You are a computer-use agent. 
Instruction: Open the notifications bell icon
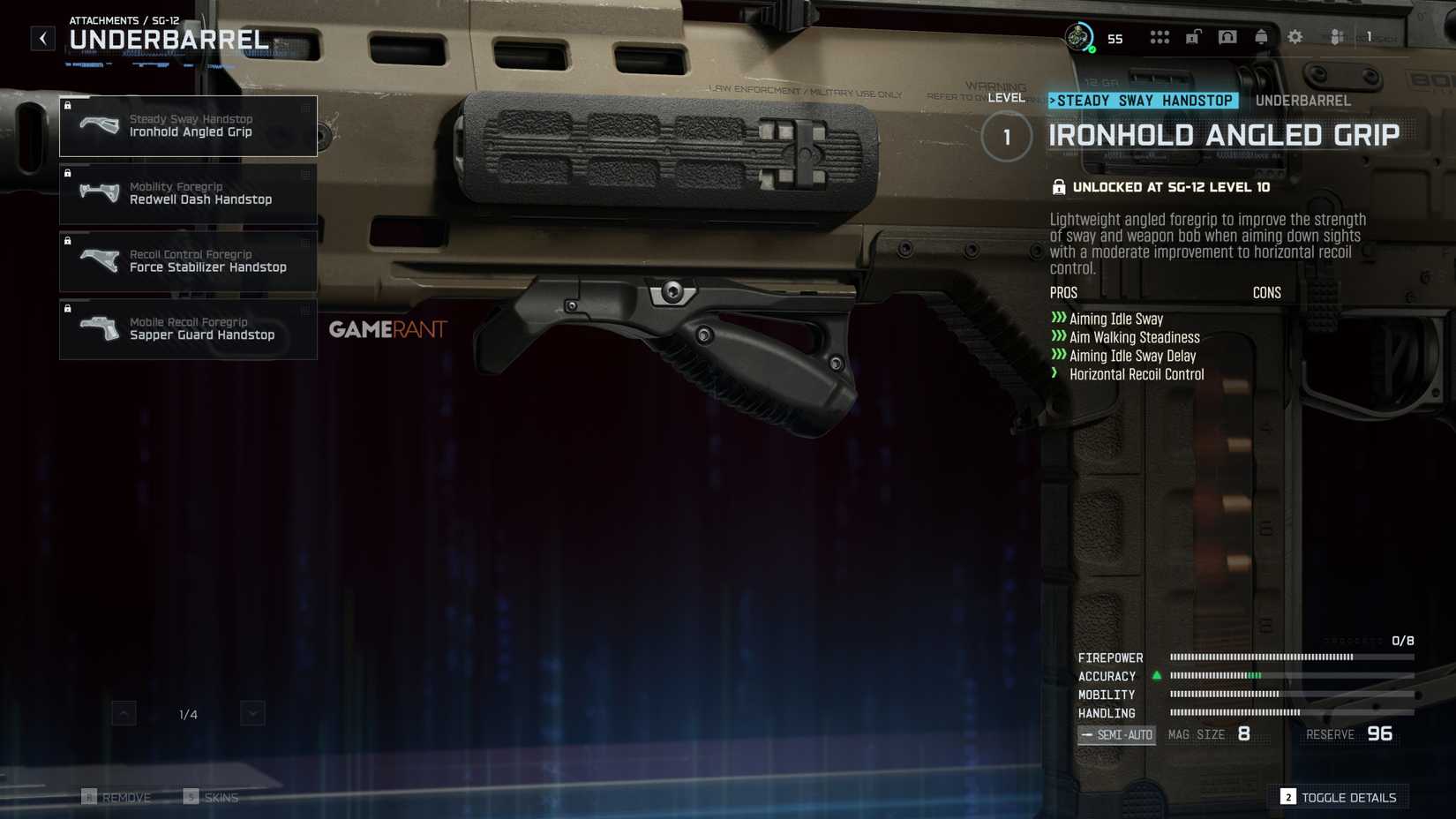pyautogui.click(x=1261, y=37)
